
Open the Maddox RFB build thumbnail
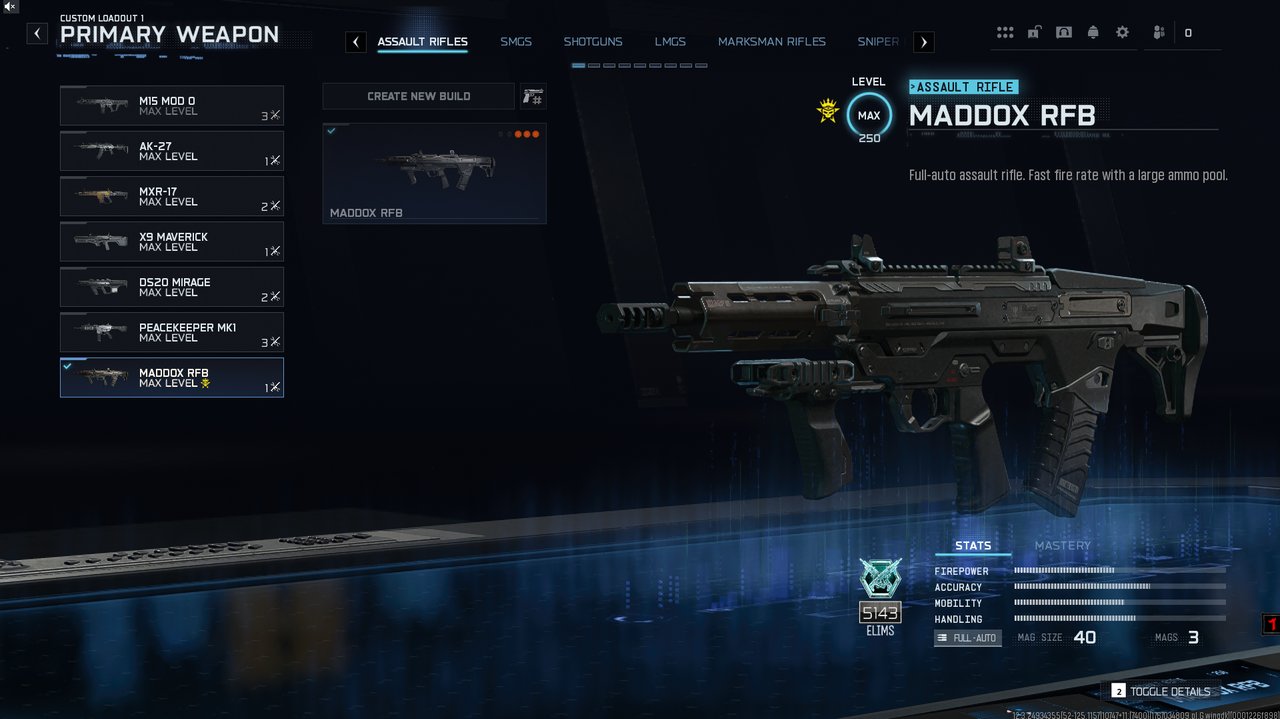pos(434,173)
